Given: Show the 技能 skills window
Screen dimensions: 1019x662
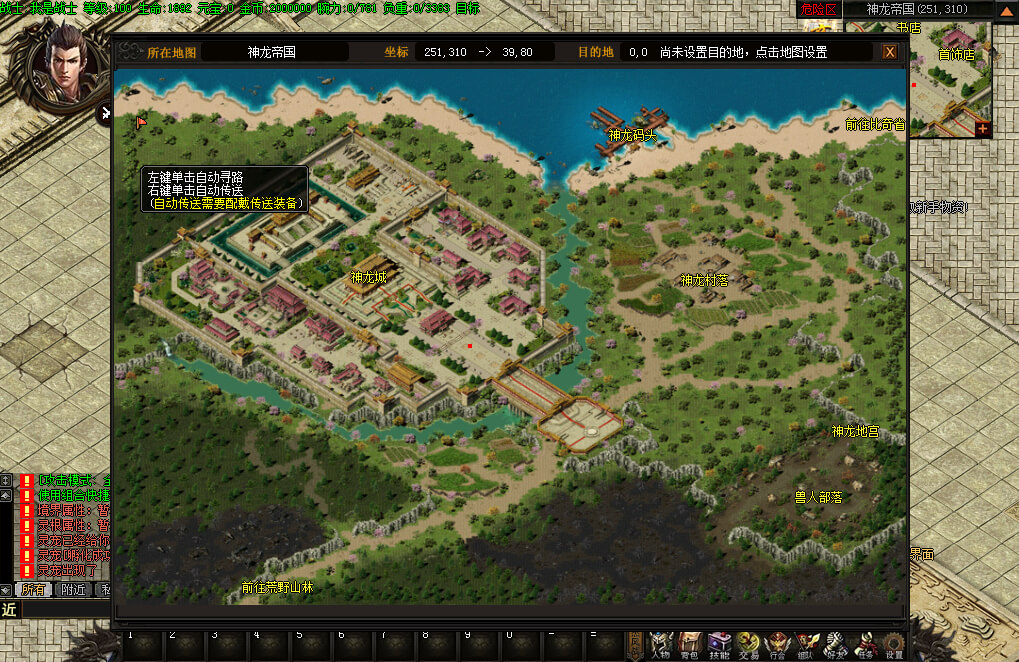Looking at the screenshot, I should 719,645.
